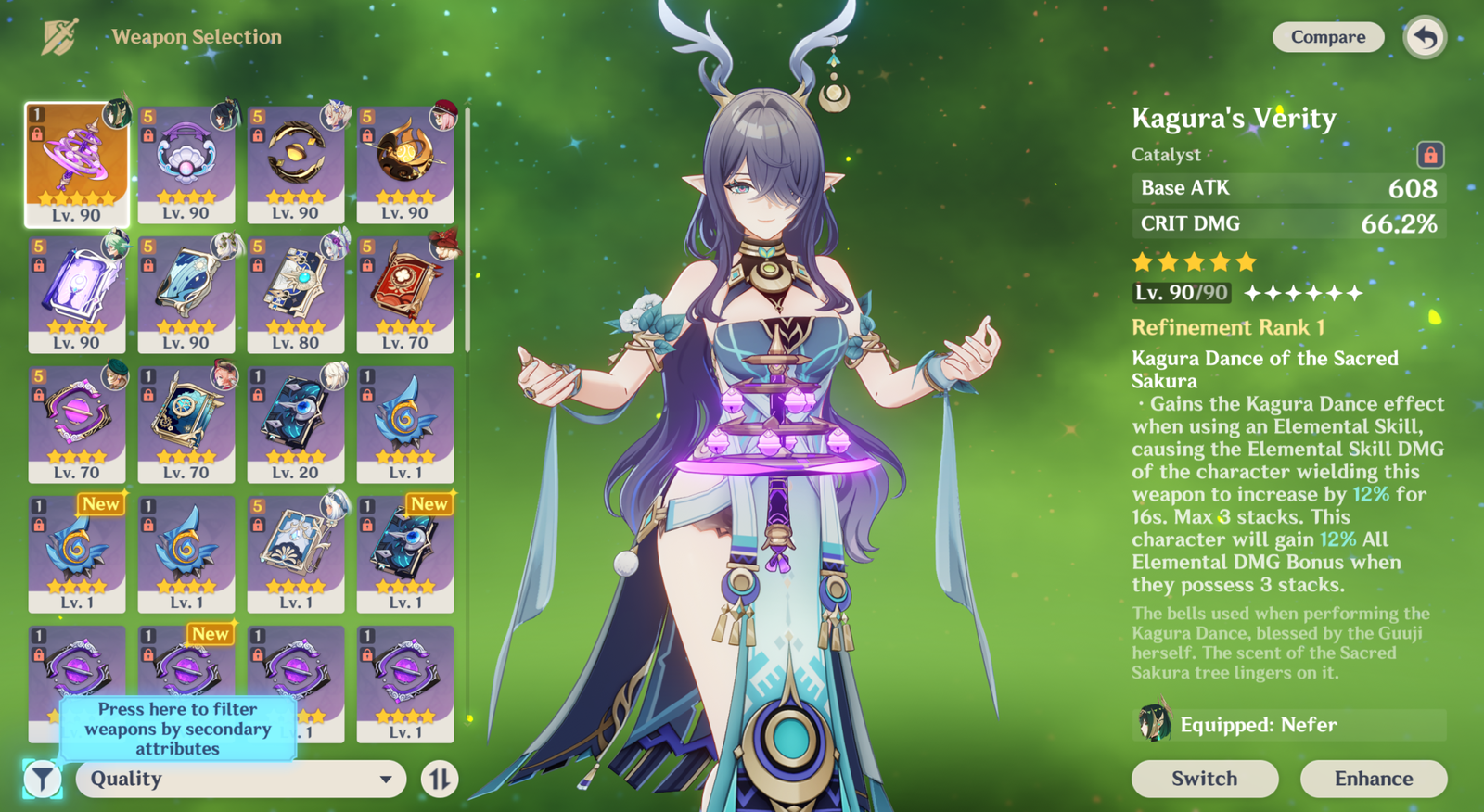The width and height of the screenshot is (1484, 812).
Task: Open the Compare weapons view
Action: (1327, 37)
